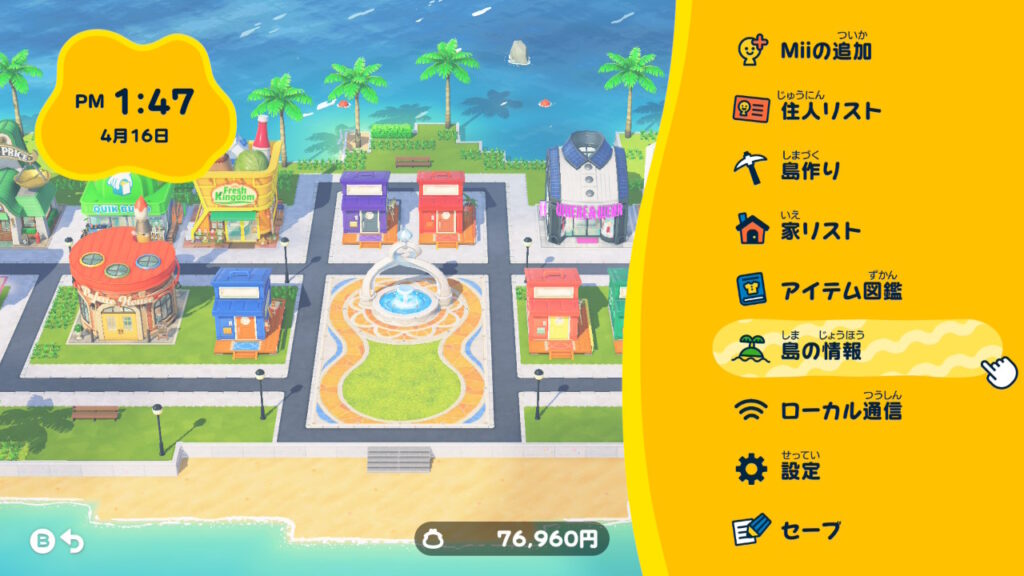
Task: Open 設定 settings with the gear icon
Action: click(x=800, y=470)
